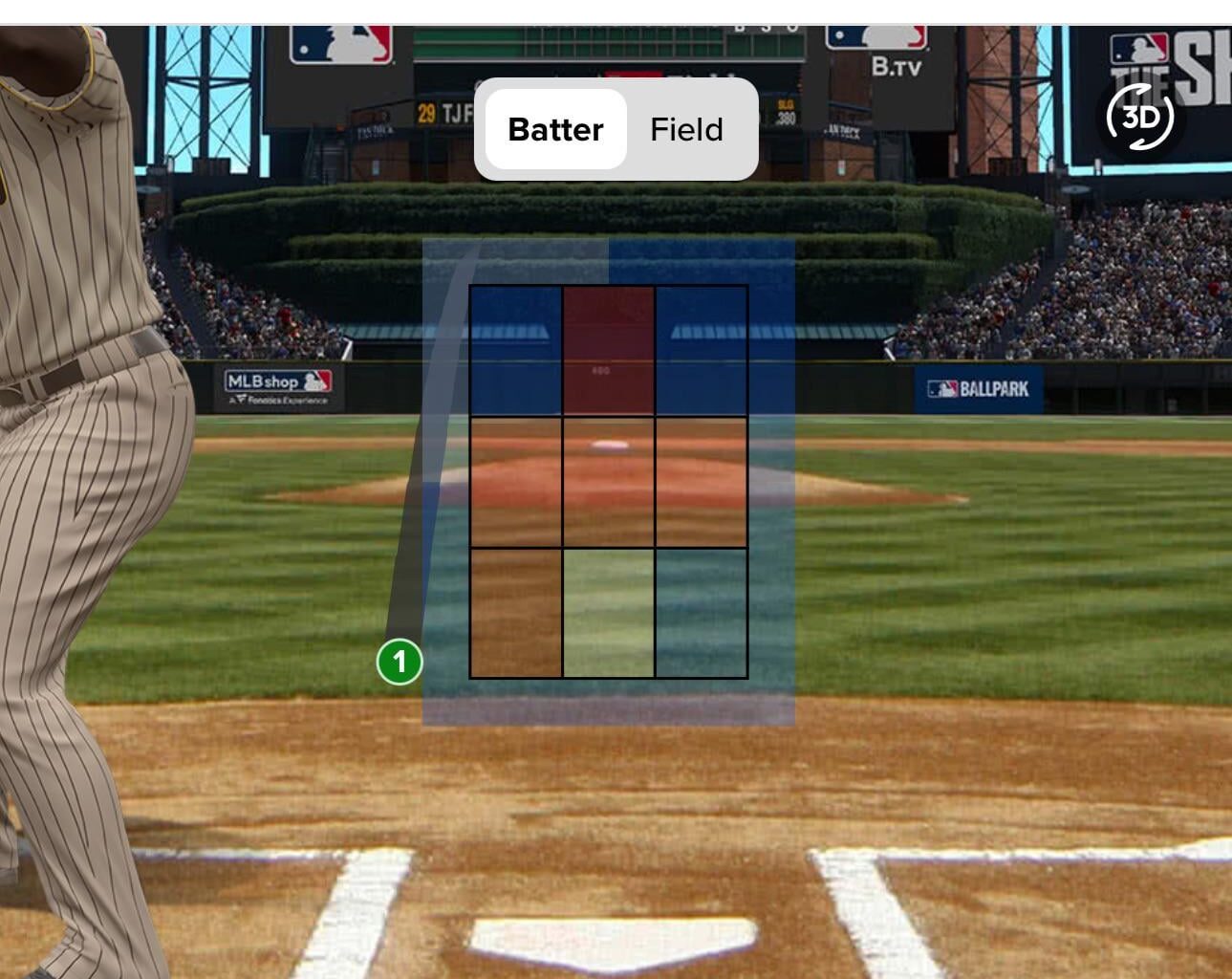Click the brown bottom-left strike zone cell

pos(516,612)
